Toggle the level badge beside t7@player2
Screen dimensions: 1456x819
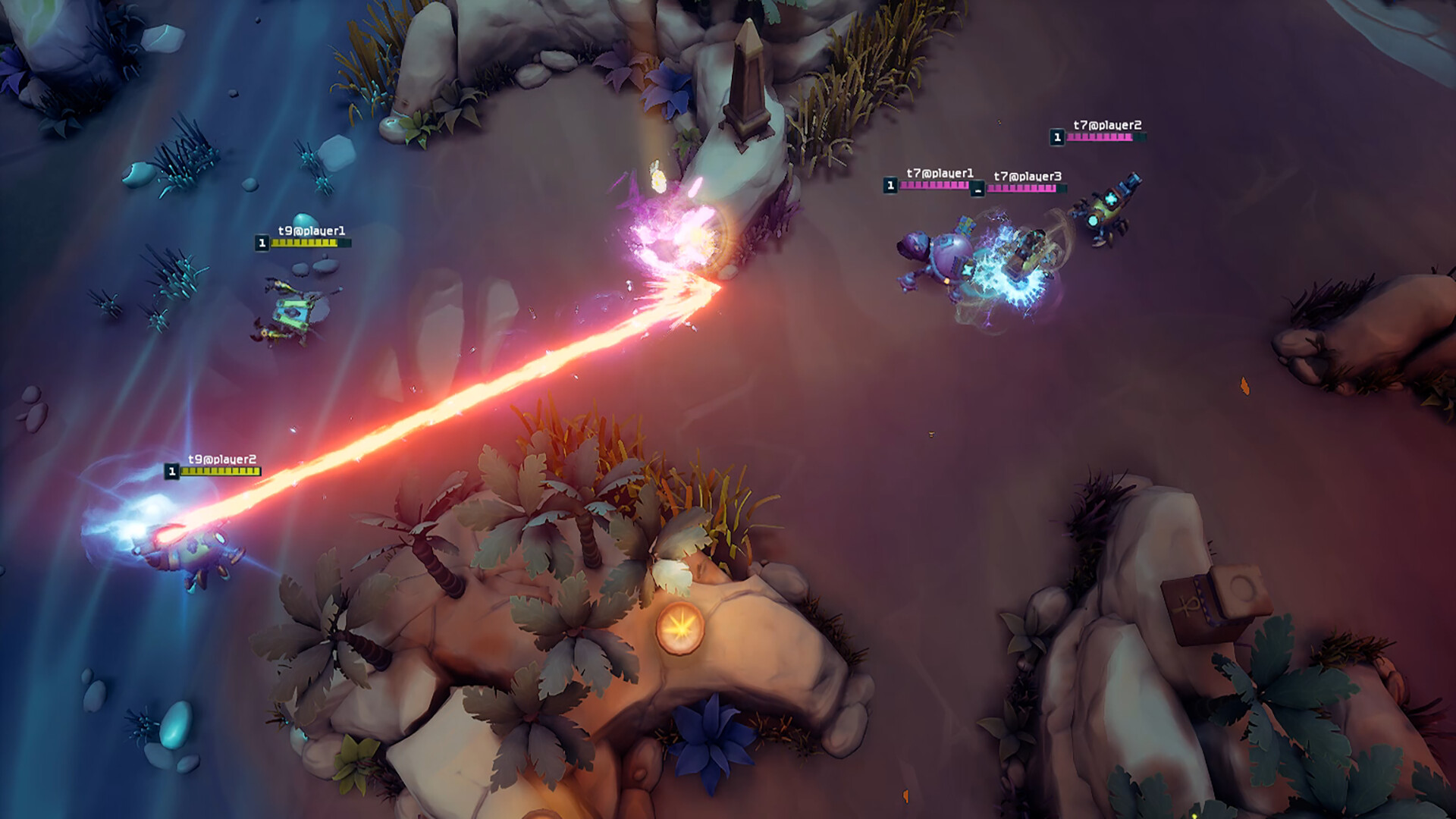pyautogui.click(x=1056, y=137)
